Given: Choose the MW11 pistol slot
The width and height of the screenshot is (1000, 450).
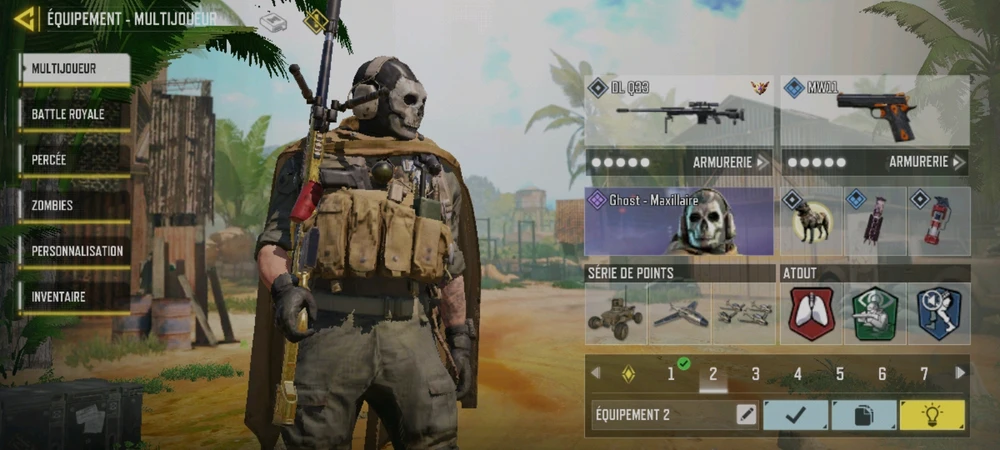Looking at the screenshot, I should (874, 112).
